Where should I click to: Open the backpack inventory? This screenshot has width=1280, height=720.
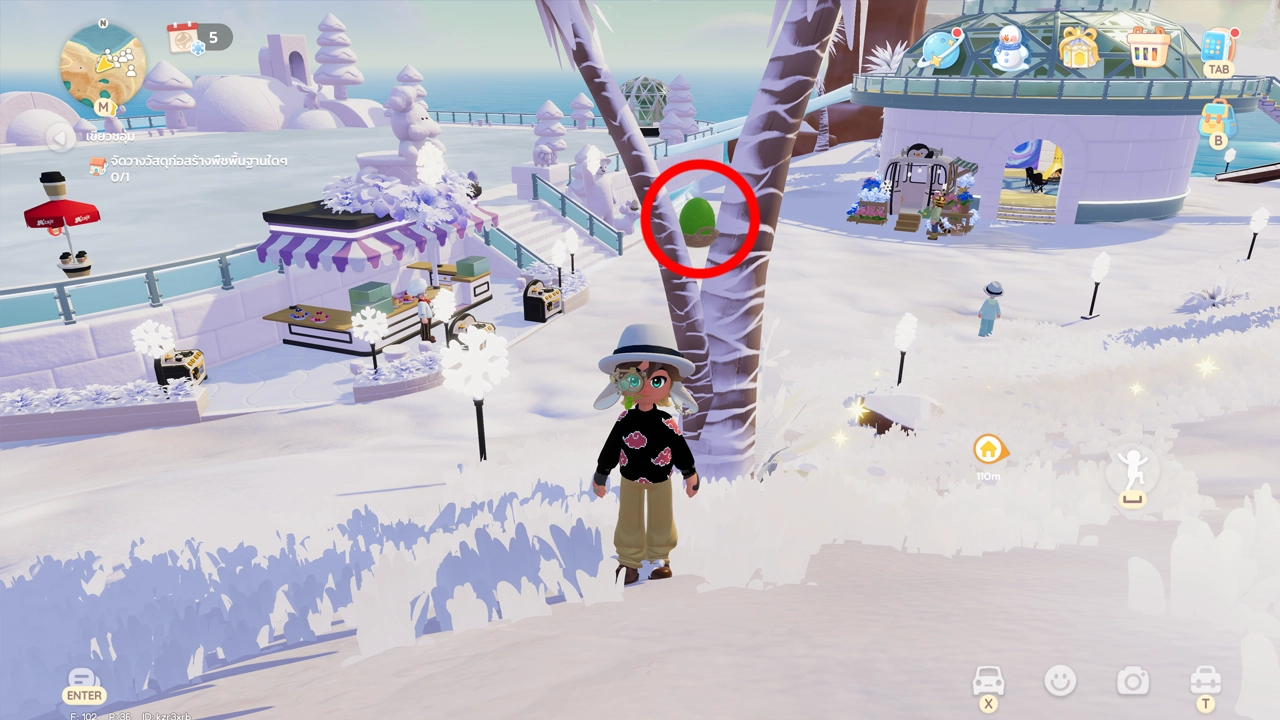[x=1218, y=118]
